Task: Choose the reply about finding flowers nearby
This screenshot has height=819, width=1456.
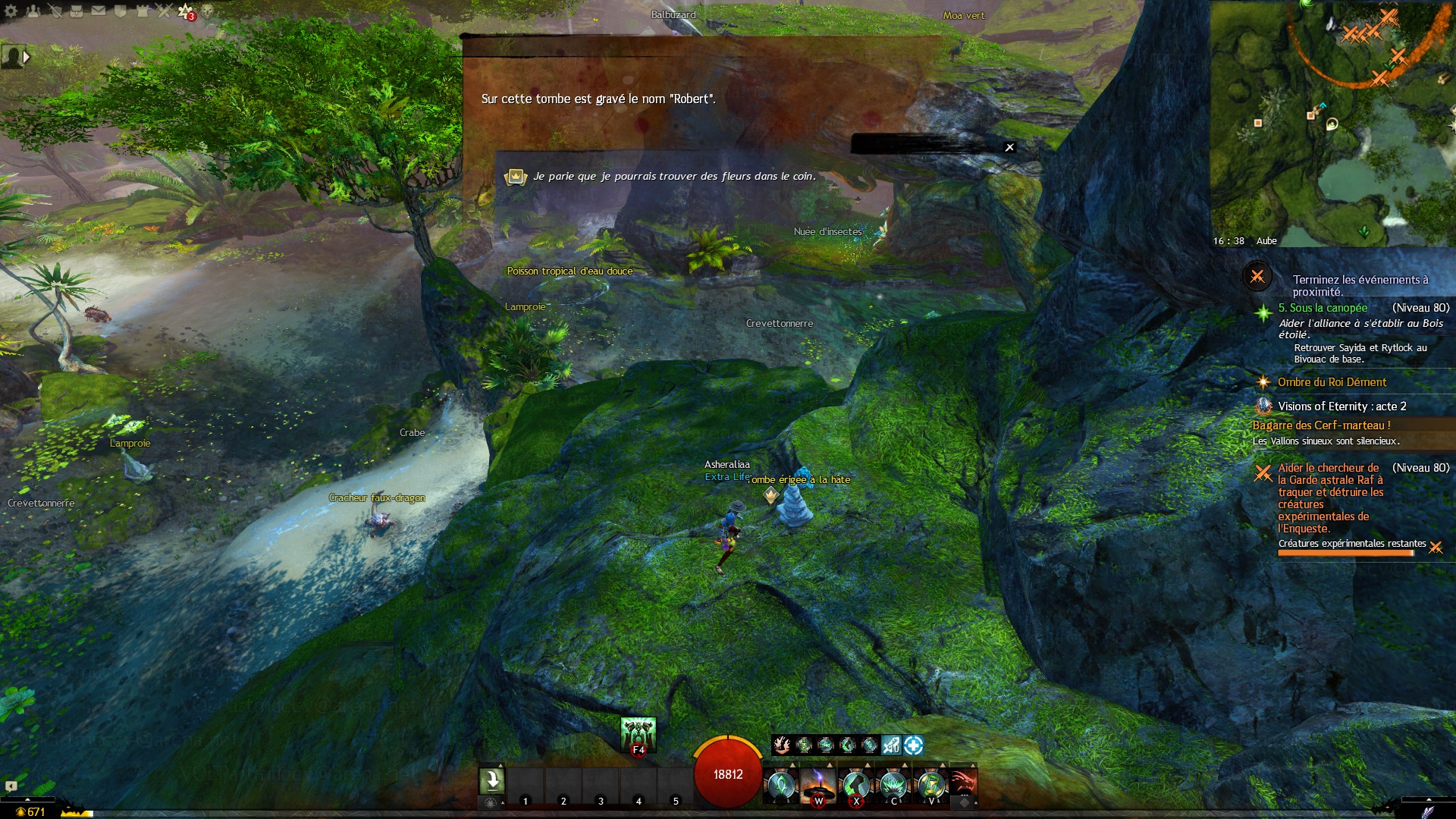Action: [x=674, y=177]
